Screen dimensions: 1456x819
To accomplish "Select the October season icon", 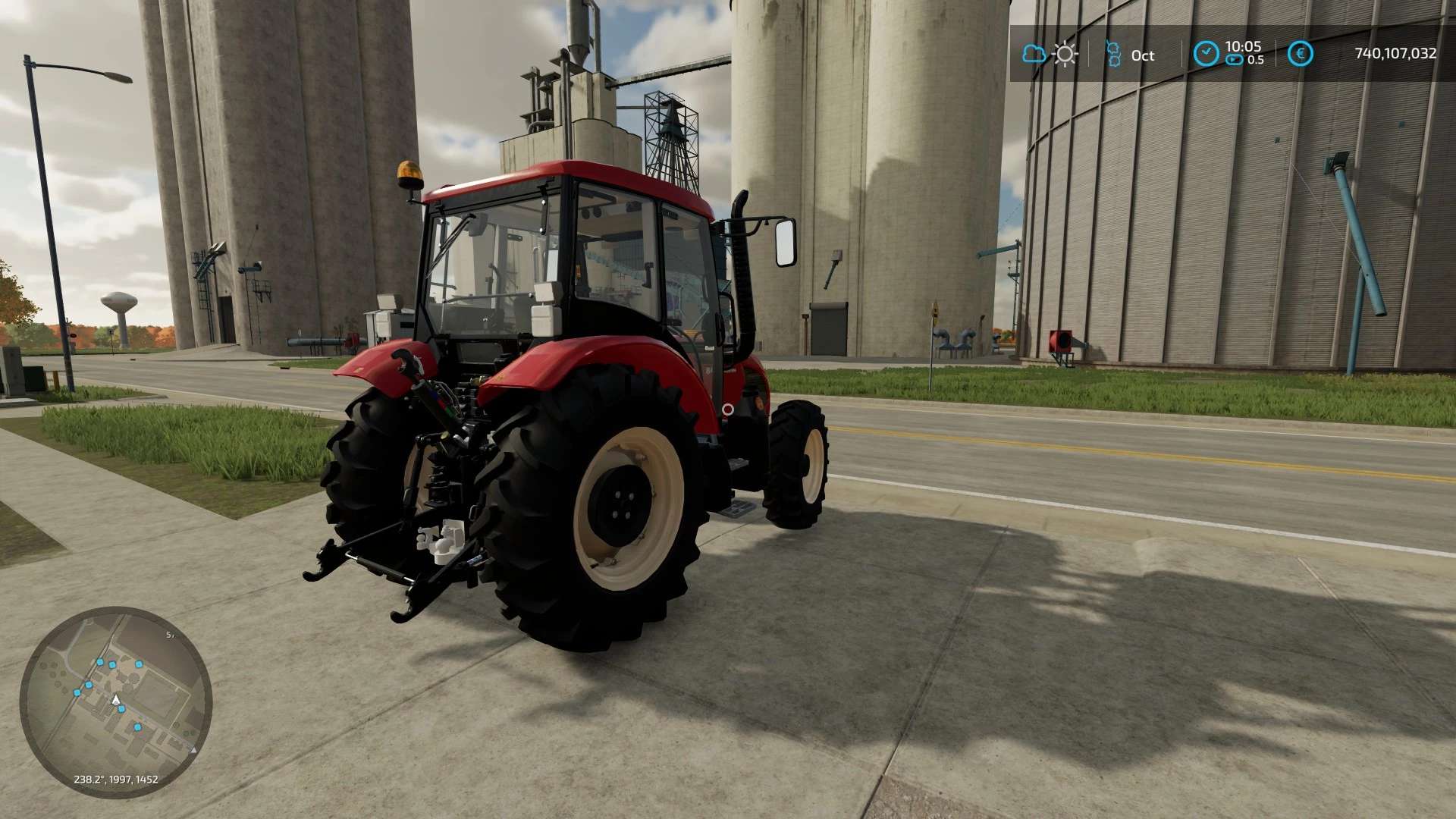I will click(1113, 54).
